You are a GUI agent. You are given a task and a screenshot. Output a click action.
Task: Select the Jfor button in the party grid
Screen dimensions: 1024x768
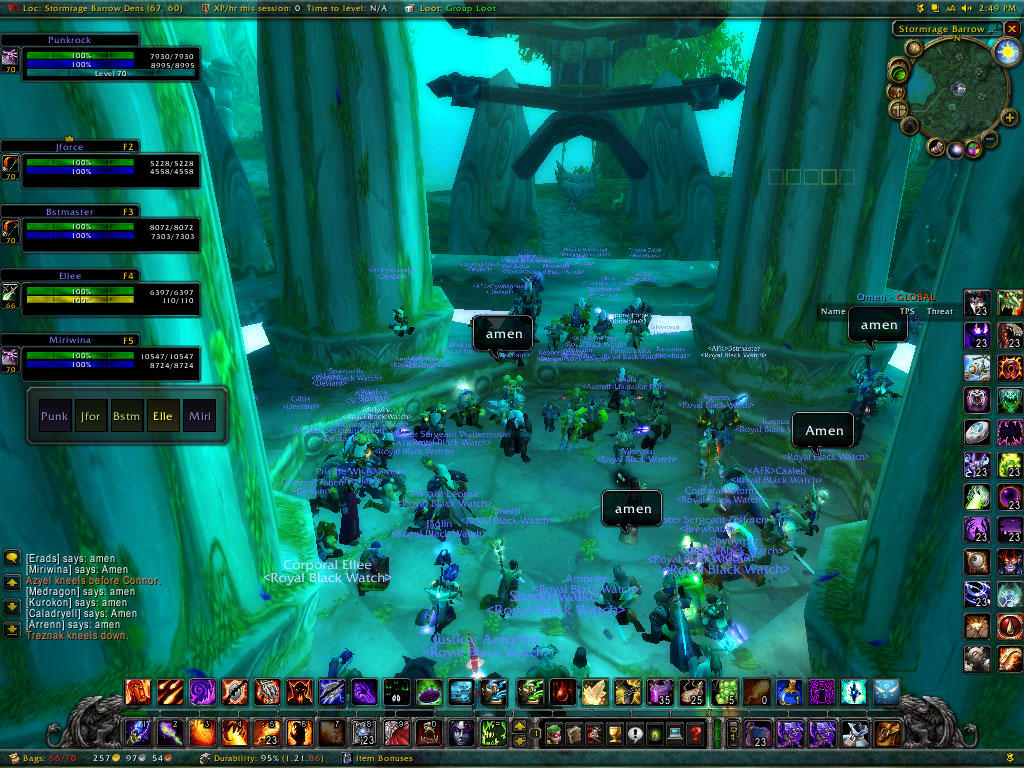[90, 415]
